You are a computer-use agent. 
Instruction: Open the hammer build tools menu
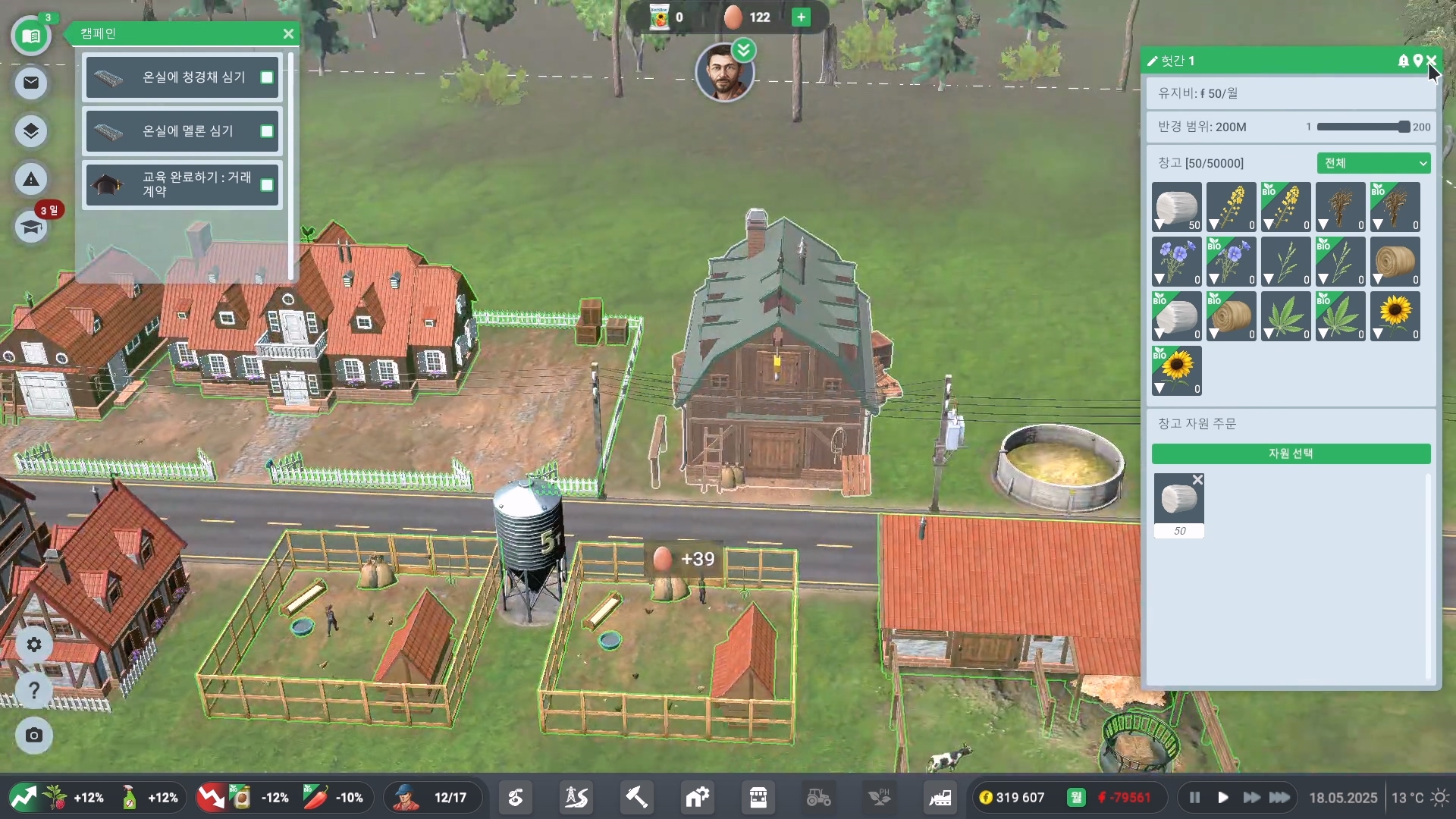coord(636,798)
